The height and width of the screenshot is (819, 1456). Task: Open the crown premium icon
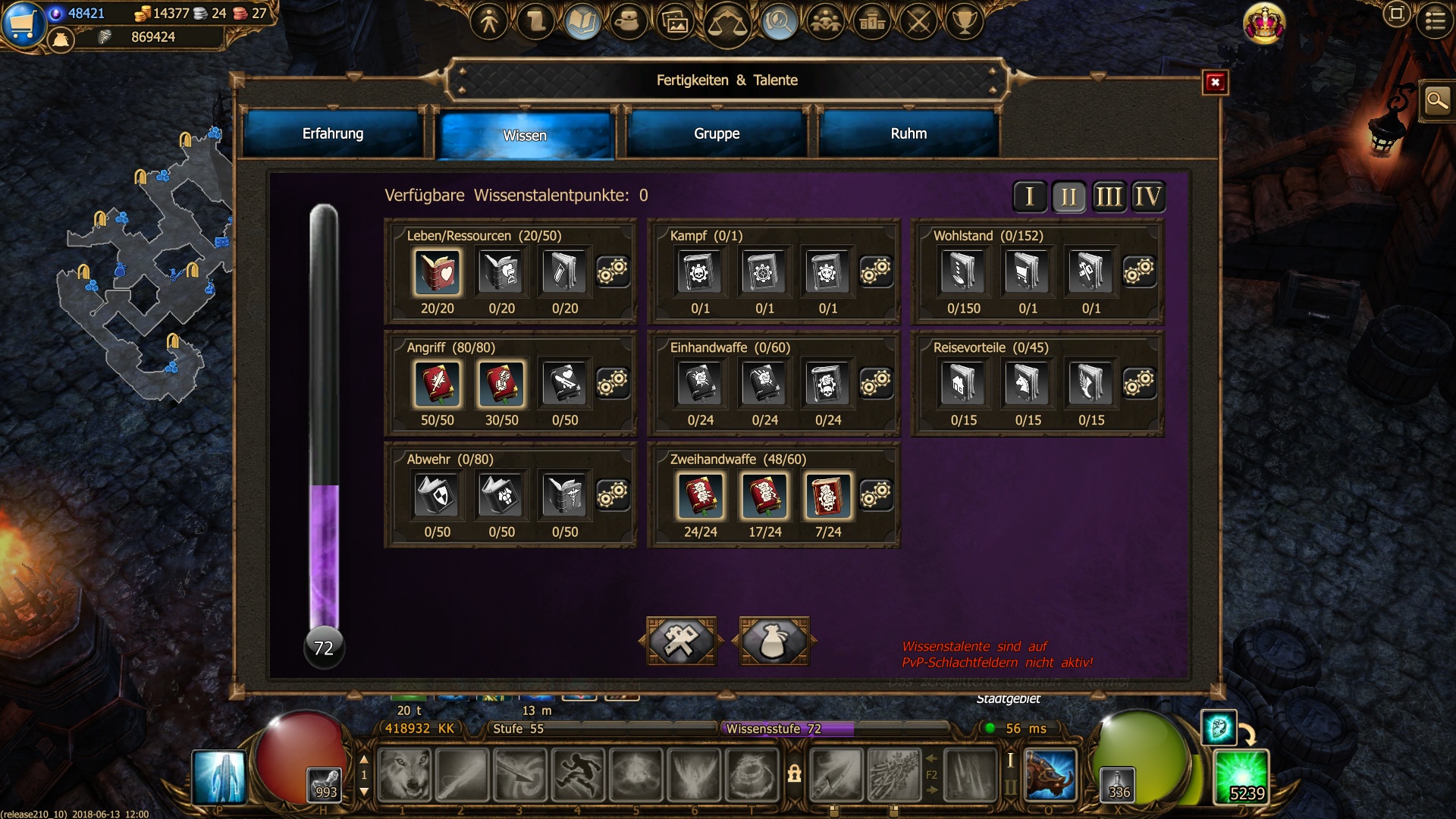1264,23
